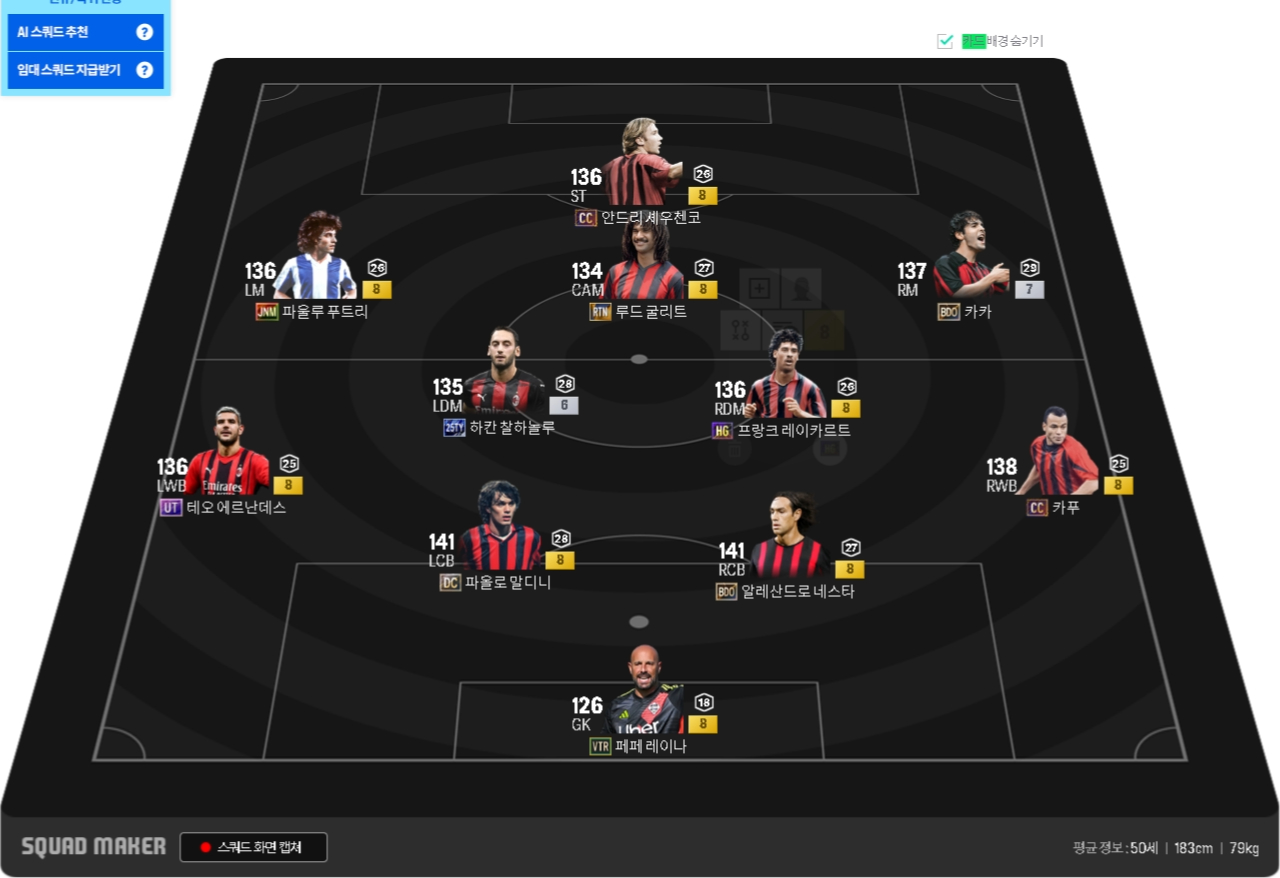
Task: Pick right wing-back 카푸
Action: click(x=1062, y=455)
